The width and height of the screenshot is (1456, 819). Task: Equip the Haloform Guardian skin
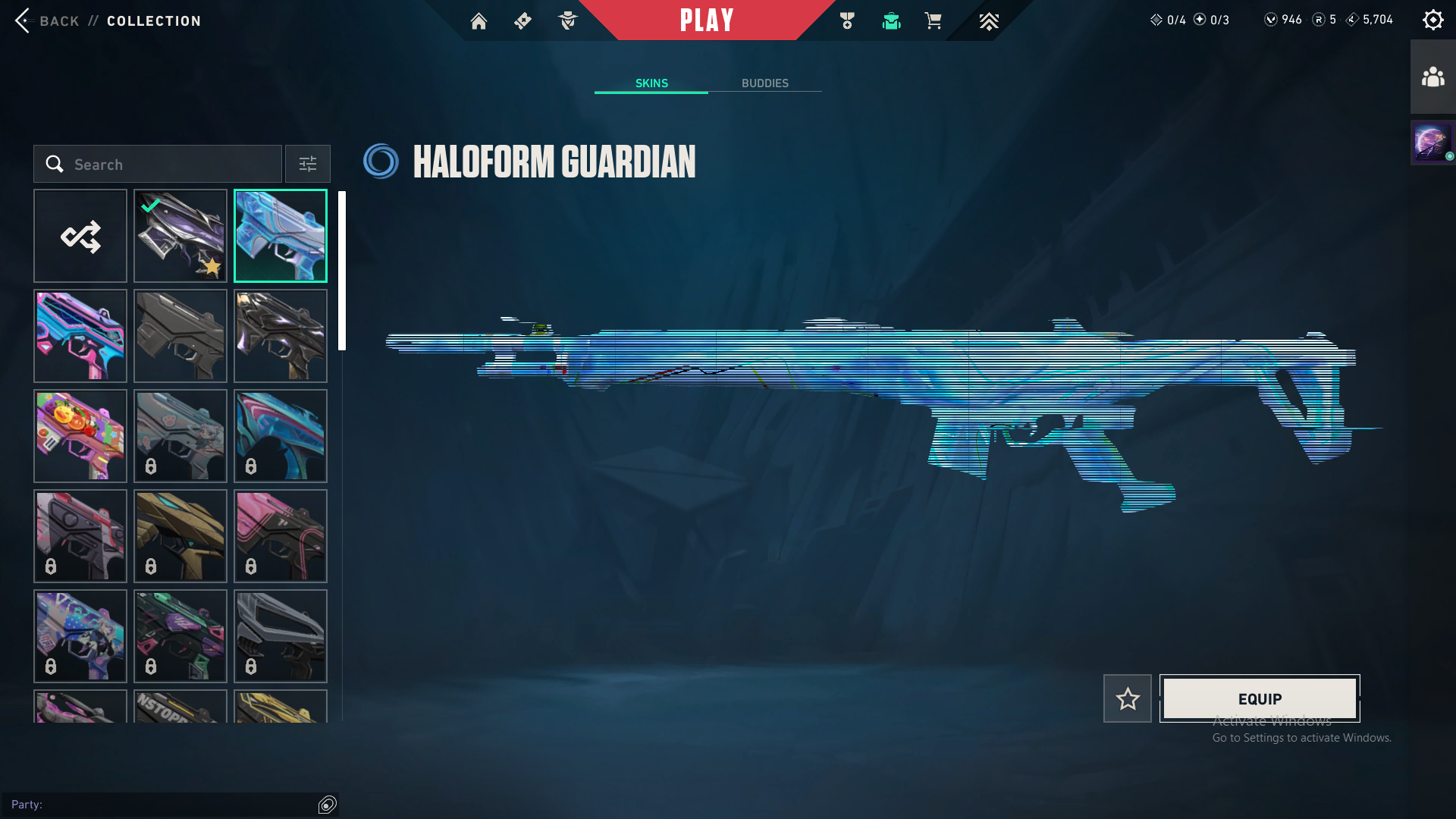[1260, 698]
